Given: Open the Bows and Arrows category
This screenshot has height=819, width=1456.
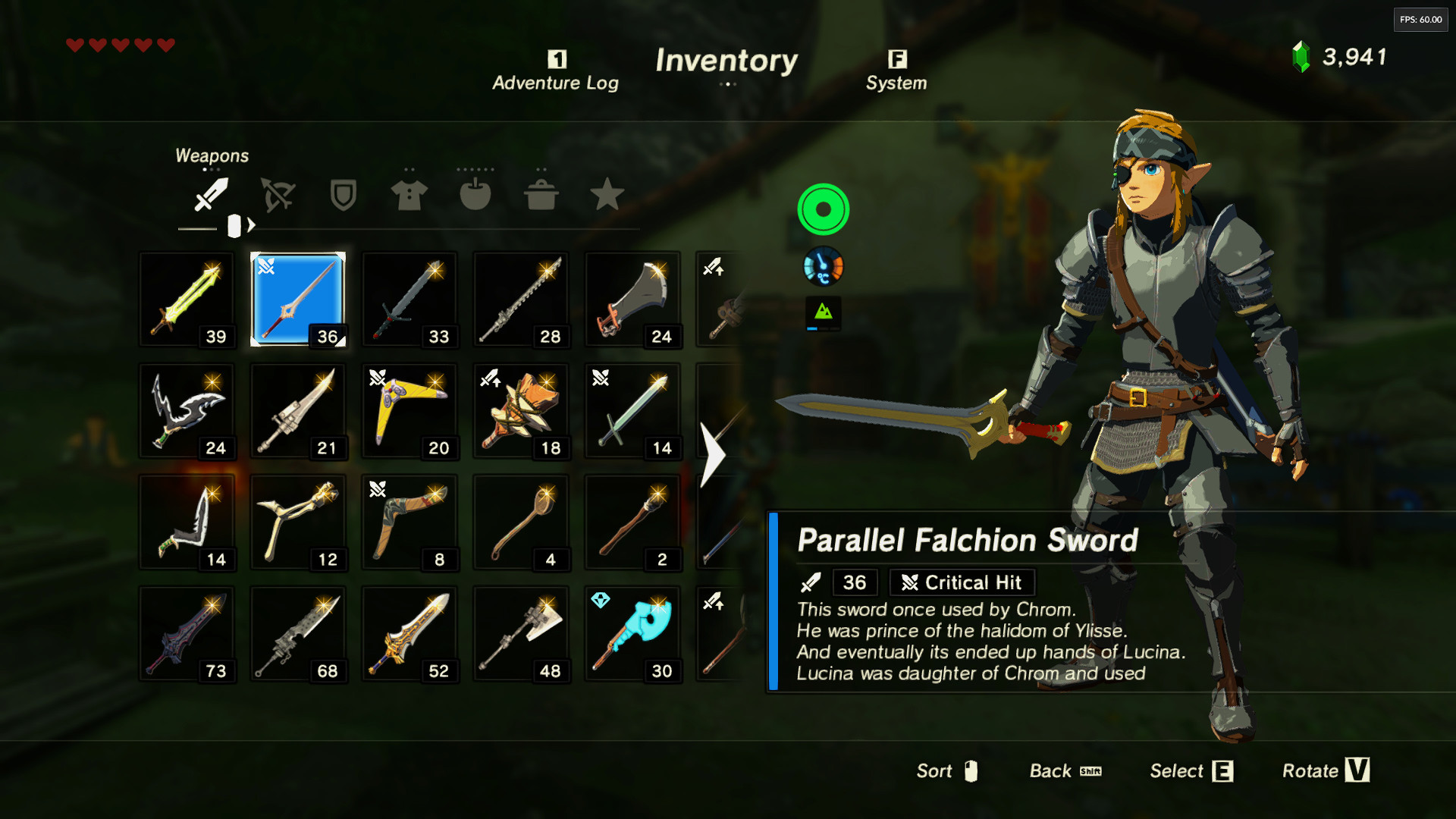Looking at the screenshot, I should pos(276,196).
